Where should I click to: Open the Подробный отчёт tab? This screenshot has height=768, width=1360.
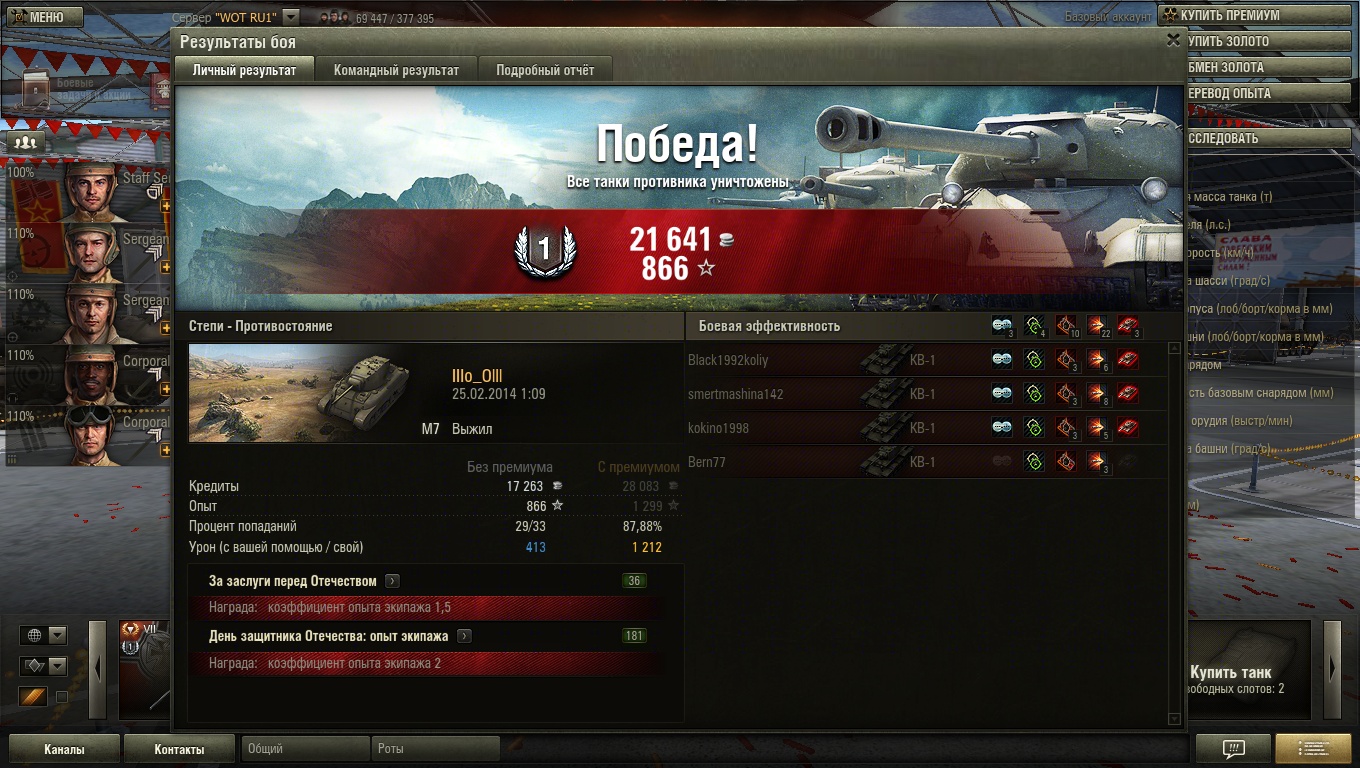click(545, 70)
